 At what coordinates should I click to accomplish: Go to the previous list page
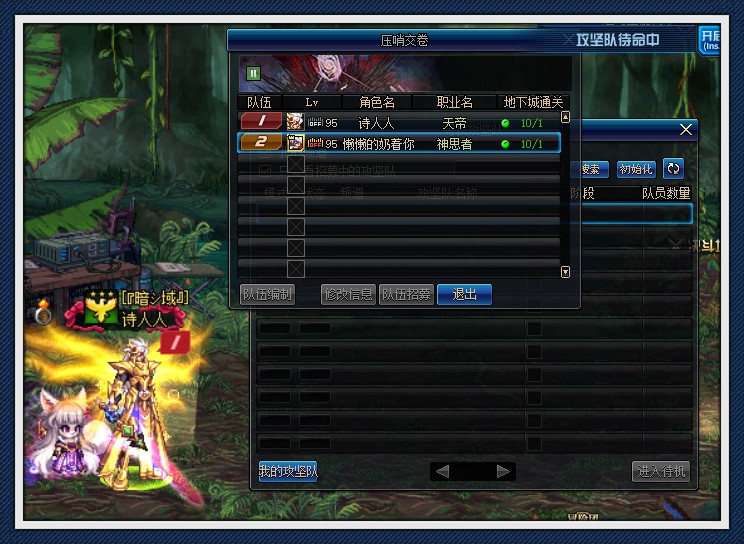click(x=442, y=471)
